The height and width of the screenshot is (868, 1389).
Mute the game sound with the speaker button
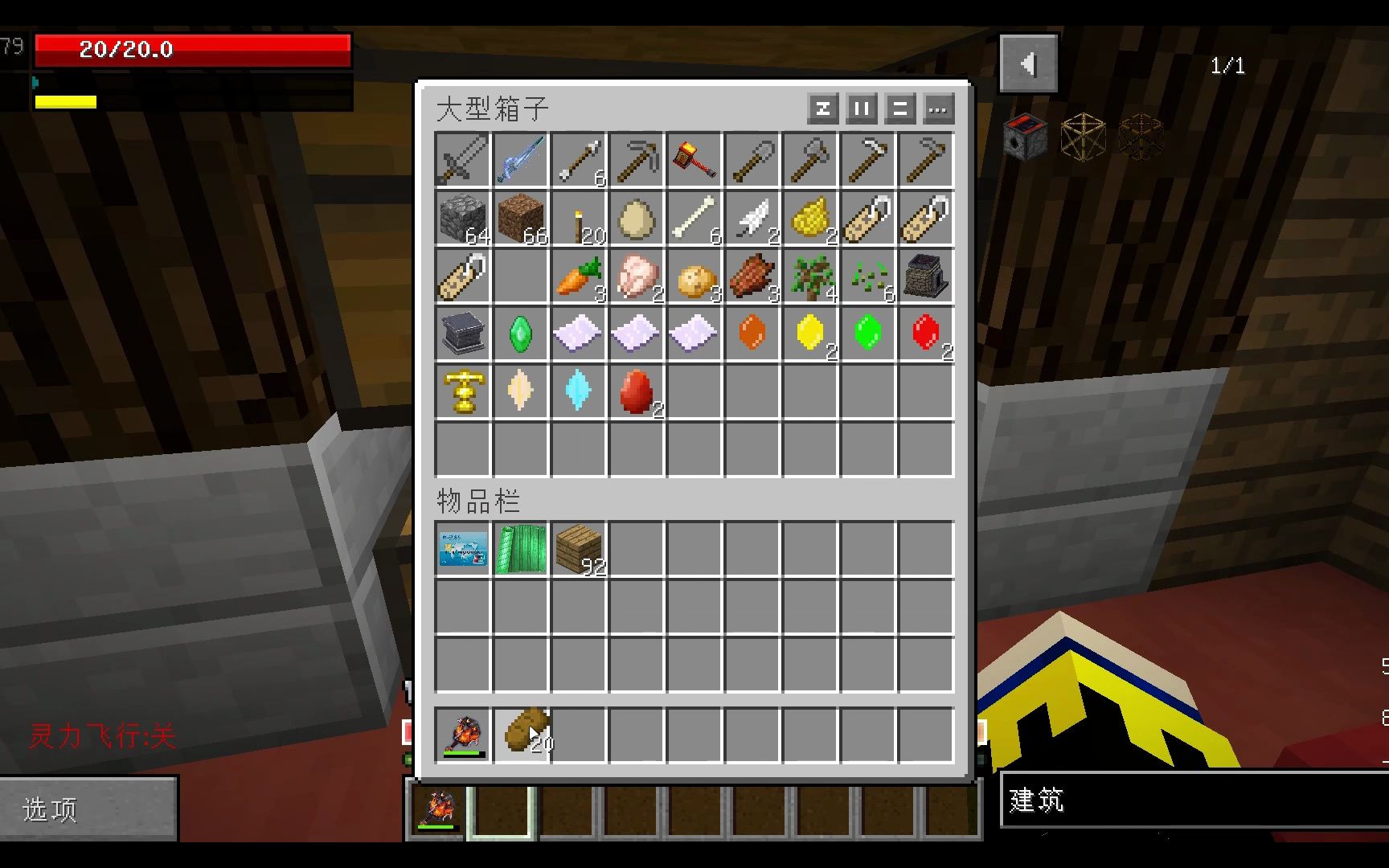(x=1029, y=64)
